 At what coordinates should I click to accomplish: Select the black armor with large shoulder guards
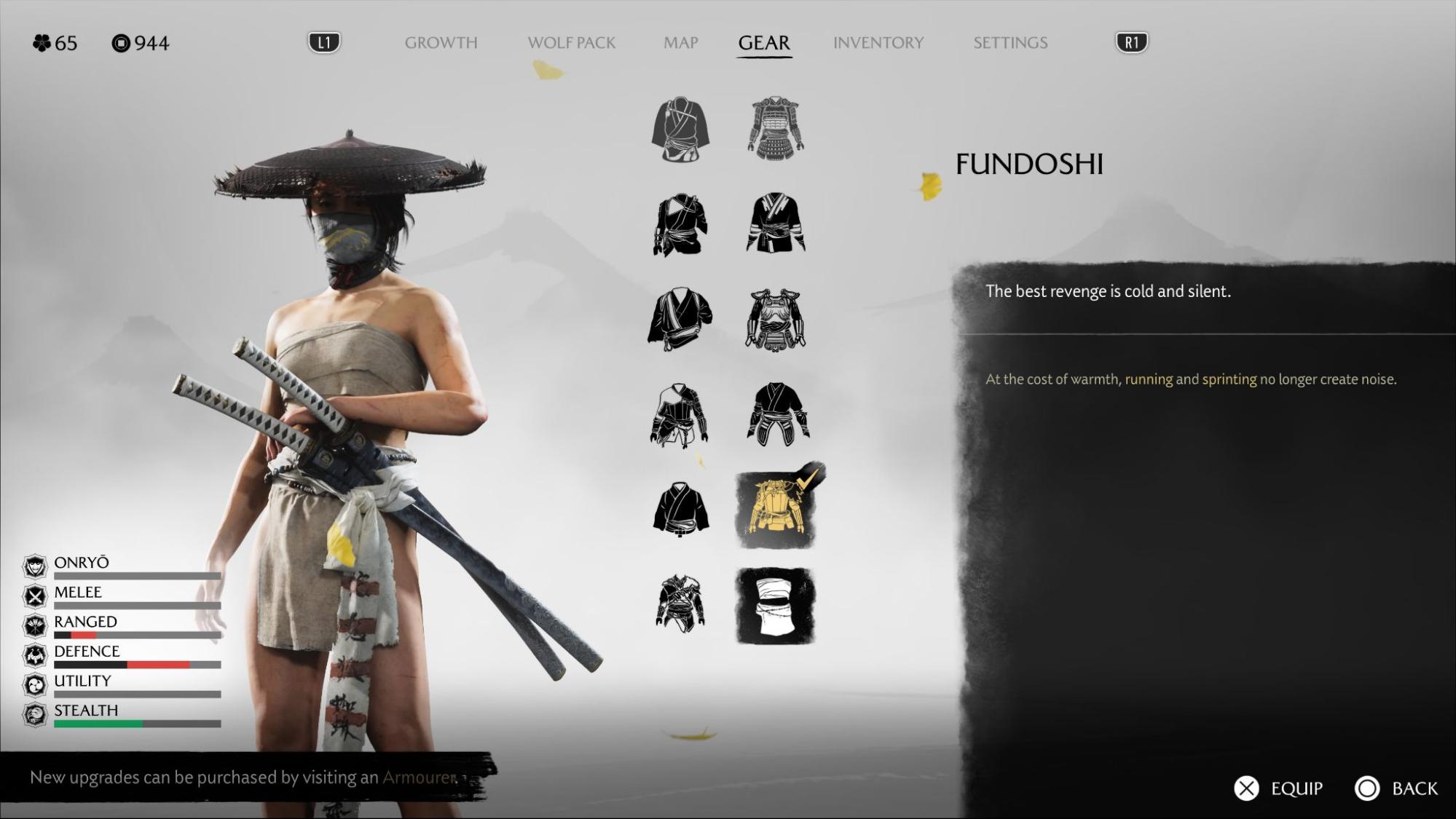click(x=776, y=319)
